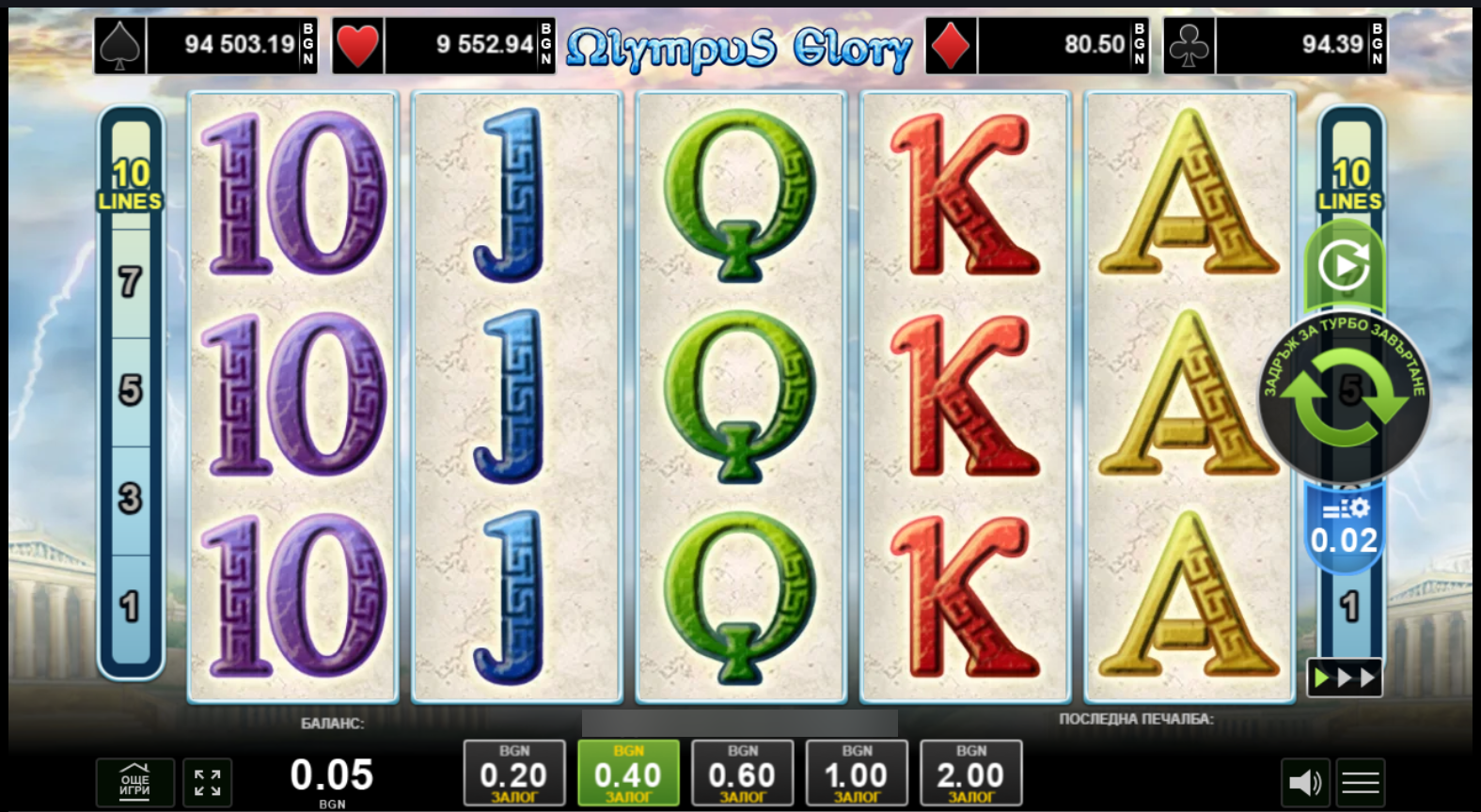Toggle the fast-forward speed button

(1345, 678)
